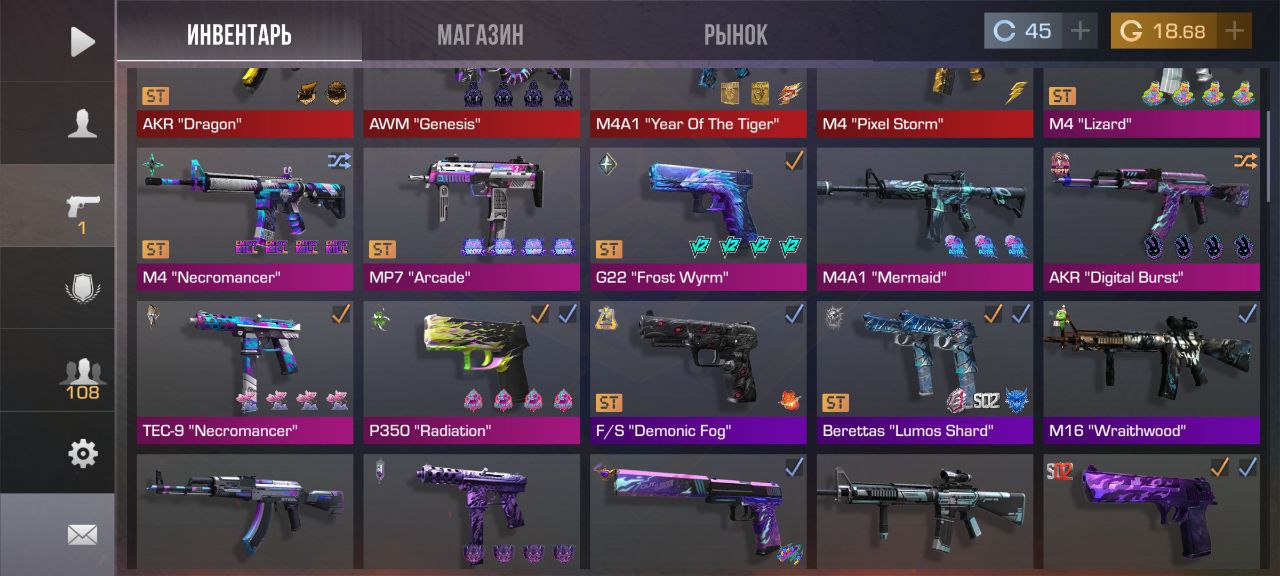Image resolution: width=1280 pixels, height=576 pixels.
Task: Add gold with the plus button
Action: 1234,31
